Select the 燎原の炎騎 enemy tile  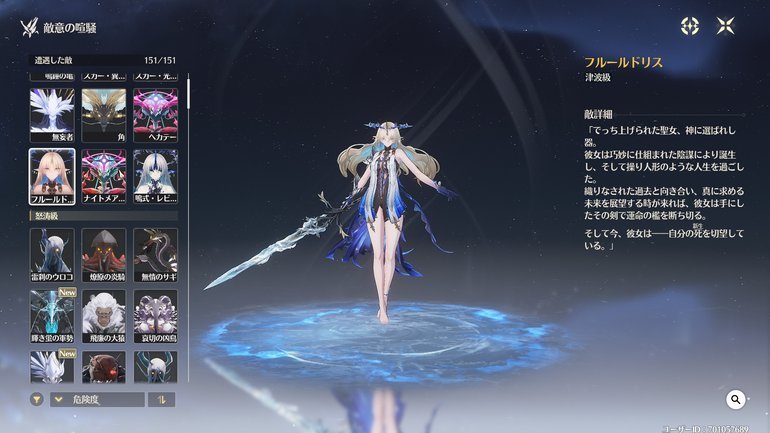(x=104, y=254)
